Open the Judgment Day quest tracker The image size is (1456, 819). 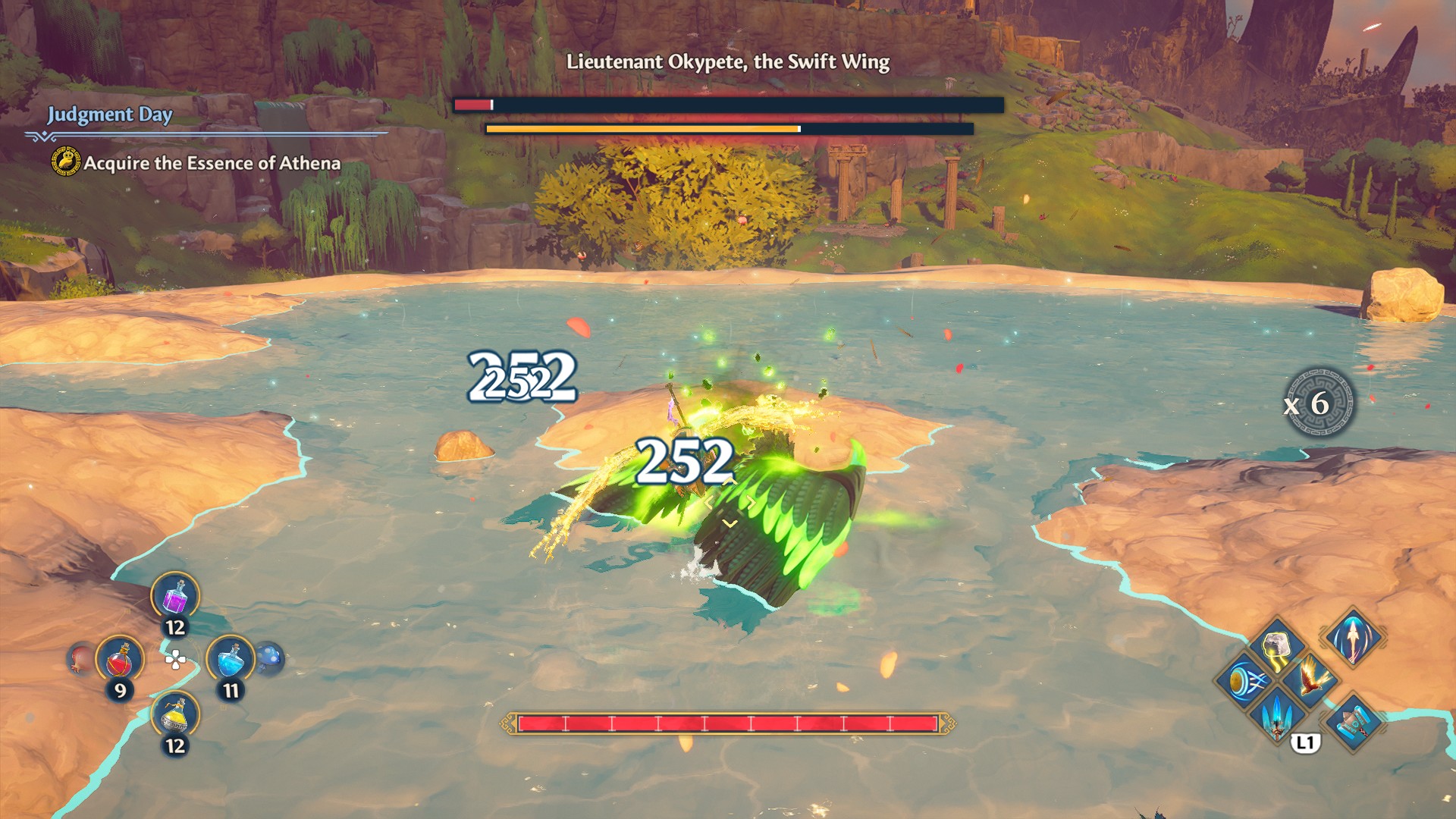pos(110,115)
